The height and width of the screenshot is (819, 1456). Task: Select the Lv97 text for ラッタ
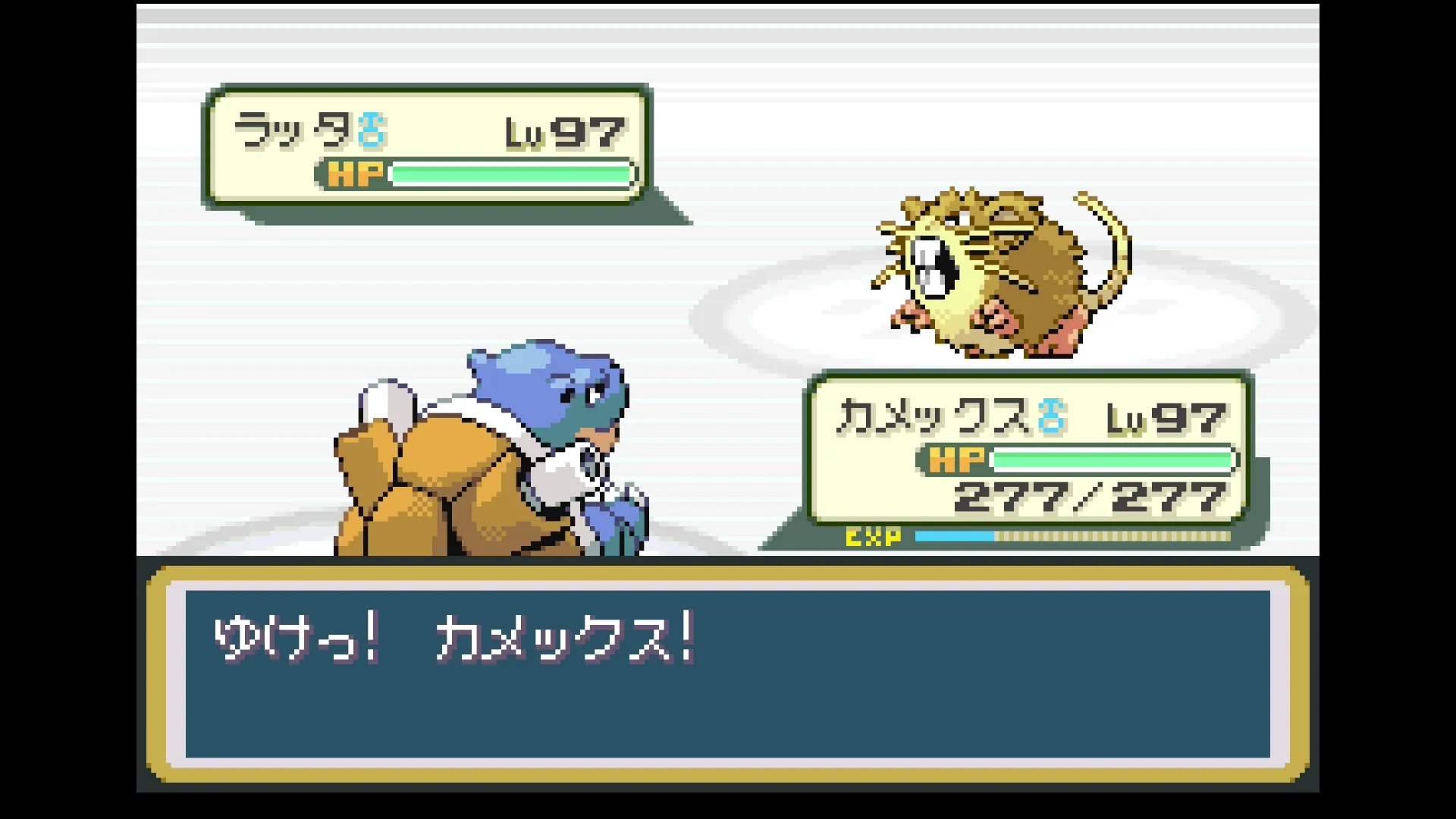[x=566, y=130]
